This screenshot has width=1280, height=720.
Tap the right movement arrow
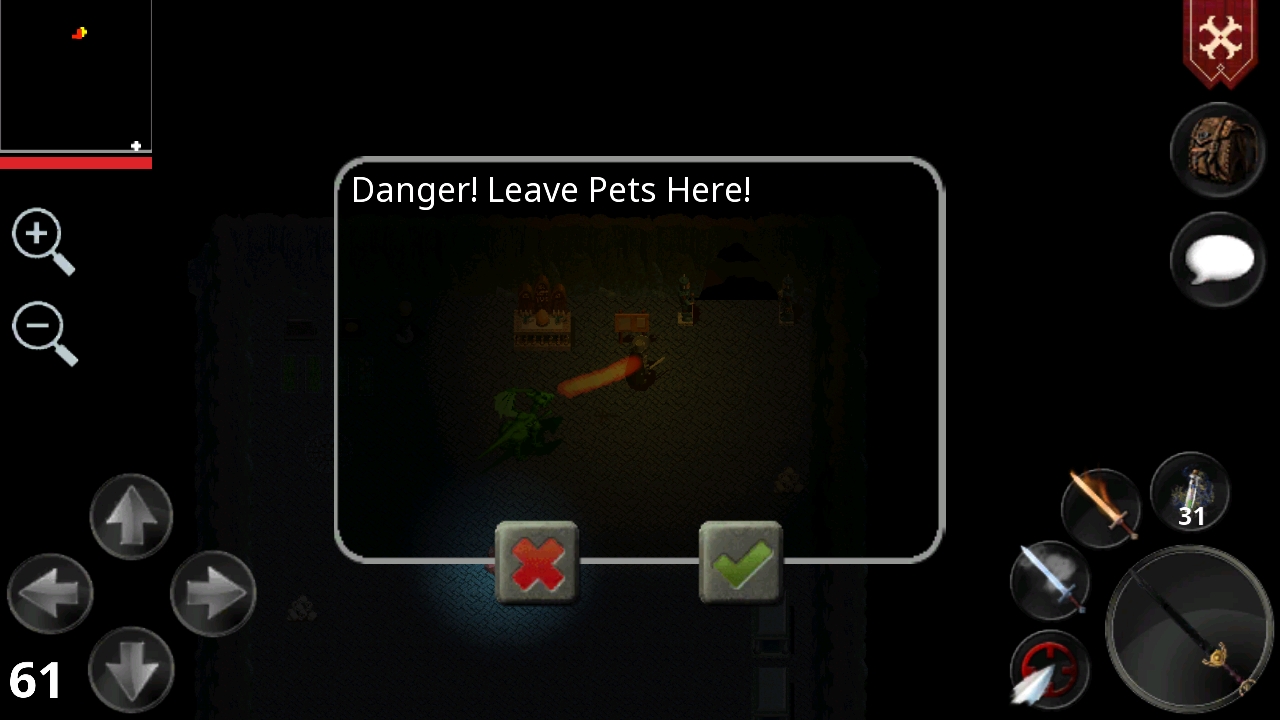point(213,593)
